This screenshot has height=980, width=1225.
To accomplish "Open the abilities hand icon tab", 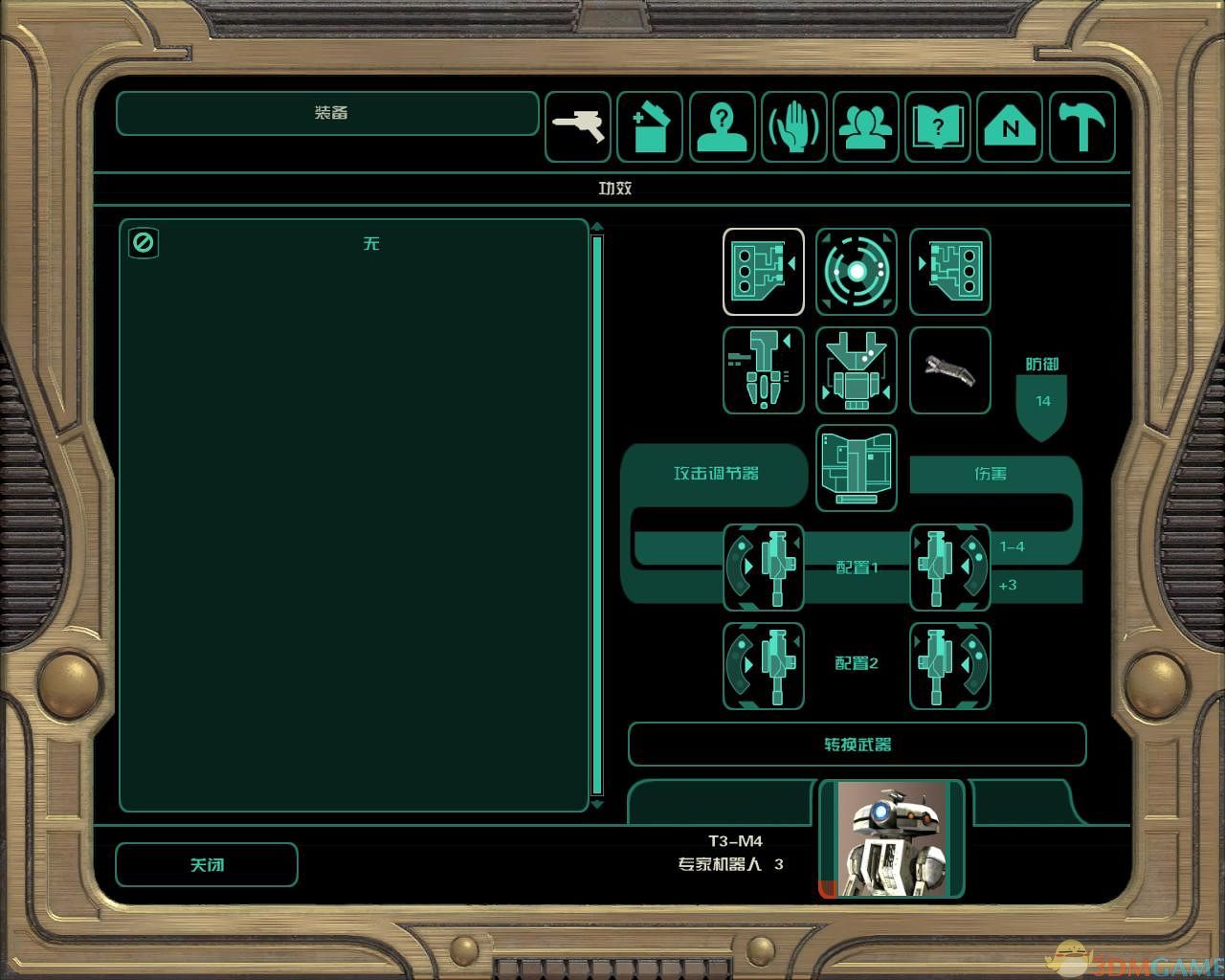I will click(794, 127).
